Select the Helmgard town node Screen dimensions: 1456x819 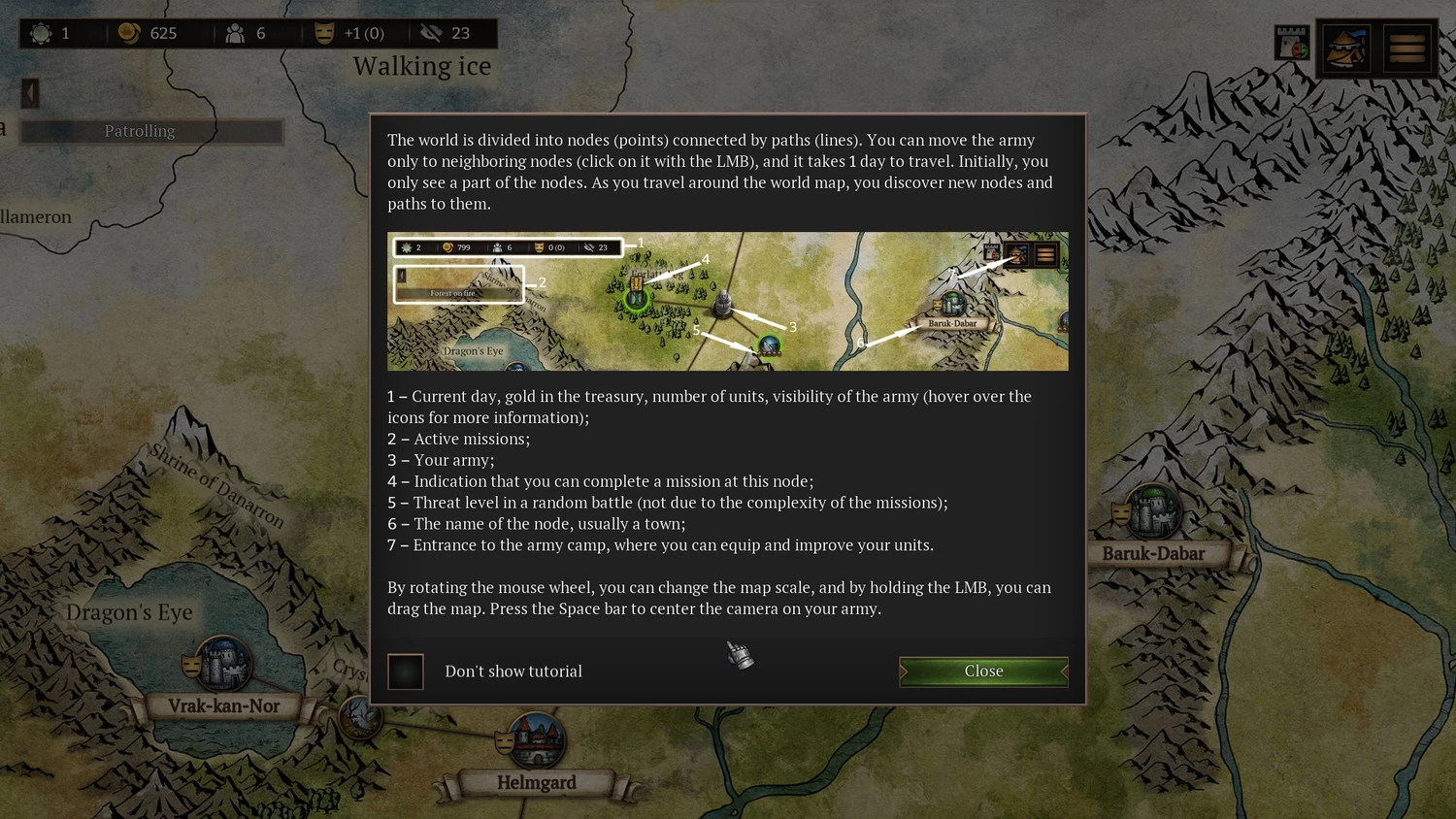click(x=537, y=741)
